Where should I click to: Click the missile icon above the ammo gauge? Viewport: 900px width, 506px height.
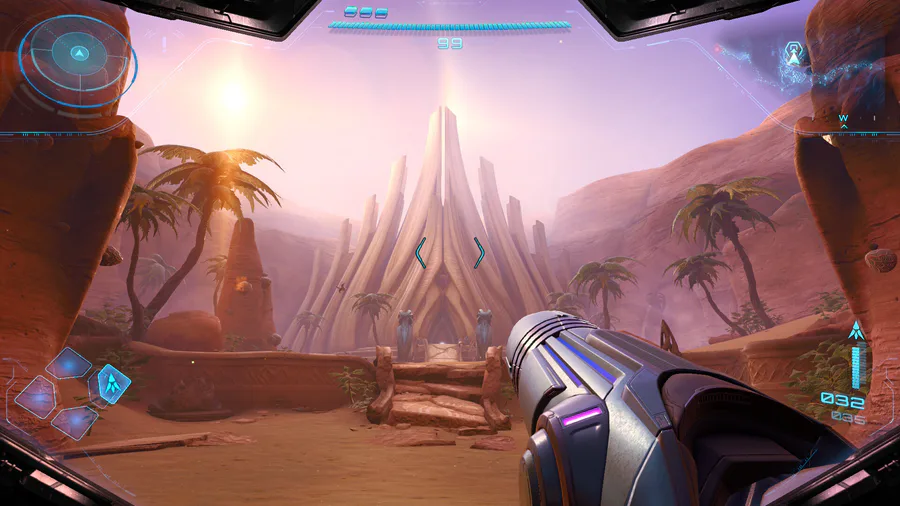pos(855,331)
